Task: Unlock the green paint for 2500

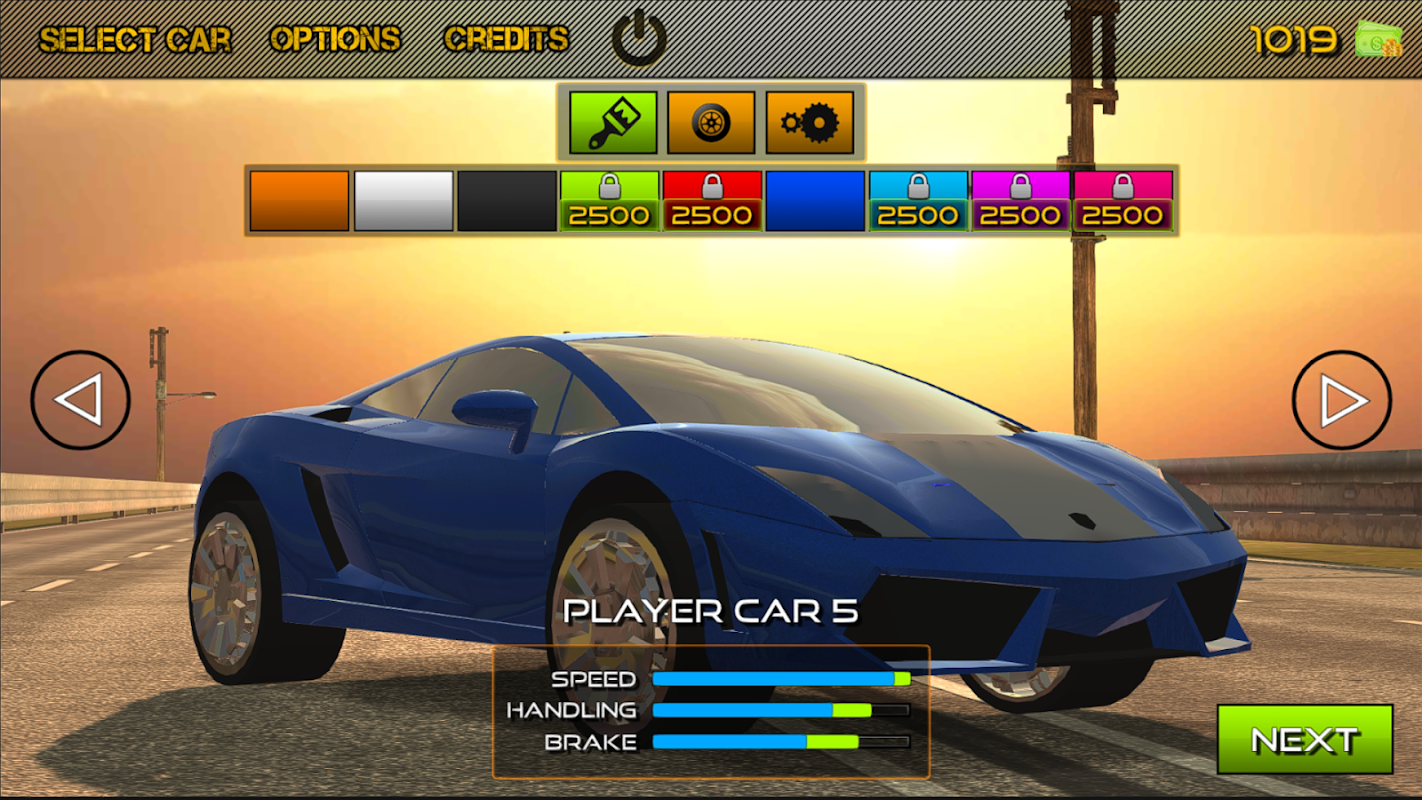Action: [609, 201]
